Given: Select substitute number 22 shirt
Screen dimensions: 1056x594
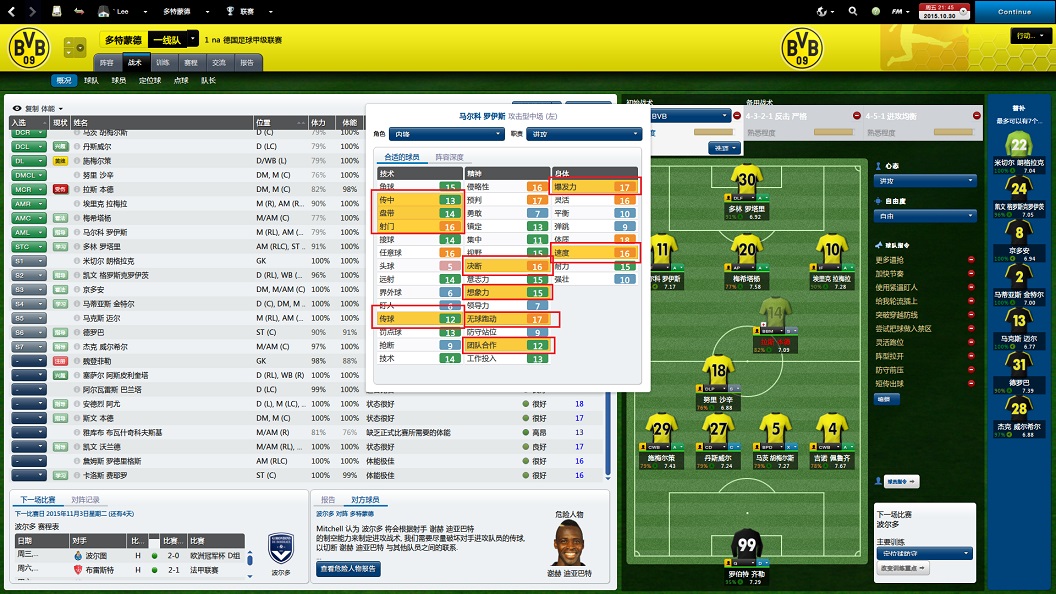Looking at the screenshot, I should pos(1019,144).
